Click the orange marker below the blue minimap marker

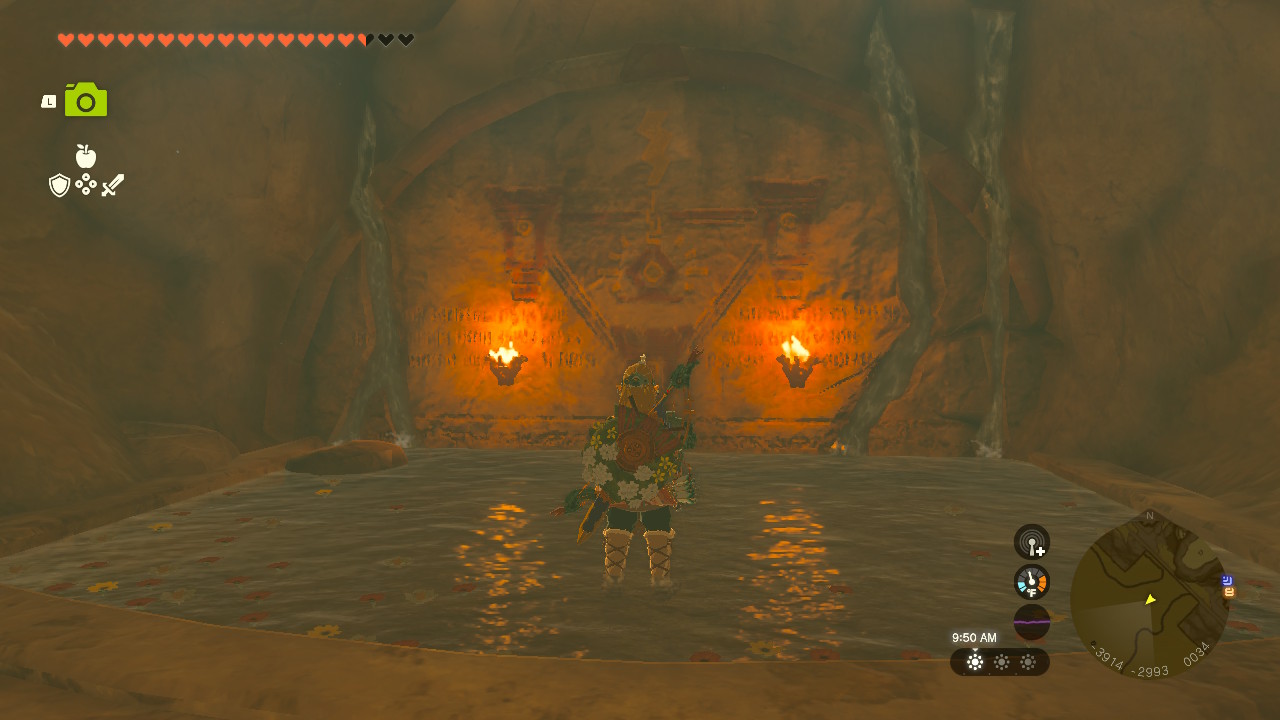pyautogui.click(x=1227, y=591)
